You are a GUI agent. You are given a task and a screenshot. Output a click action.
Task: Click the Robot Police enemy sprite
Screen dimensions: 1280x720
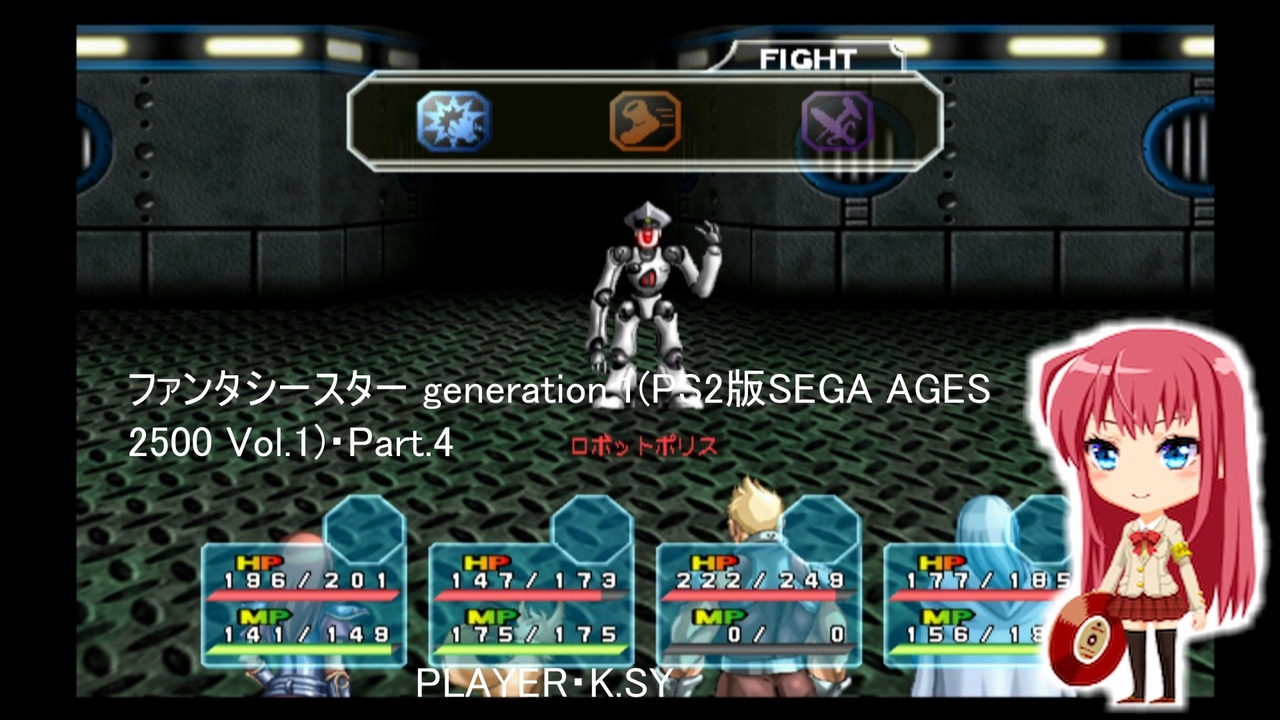(x=650, y=280)
